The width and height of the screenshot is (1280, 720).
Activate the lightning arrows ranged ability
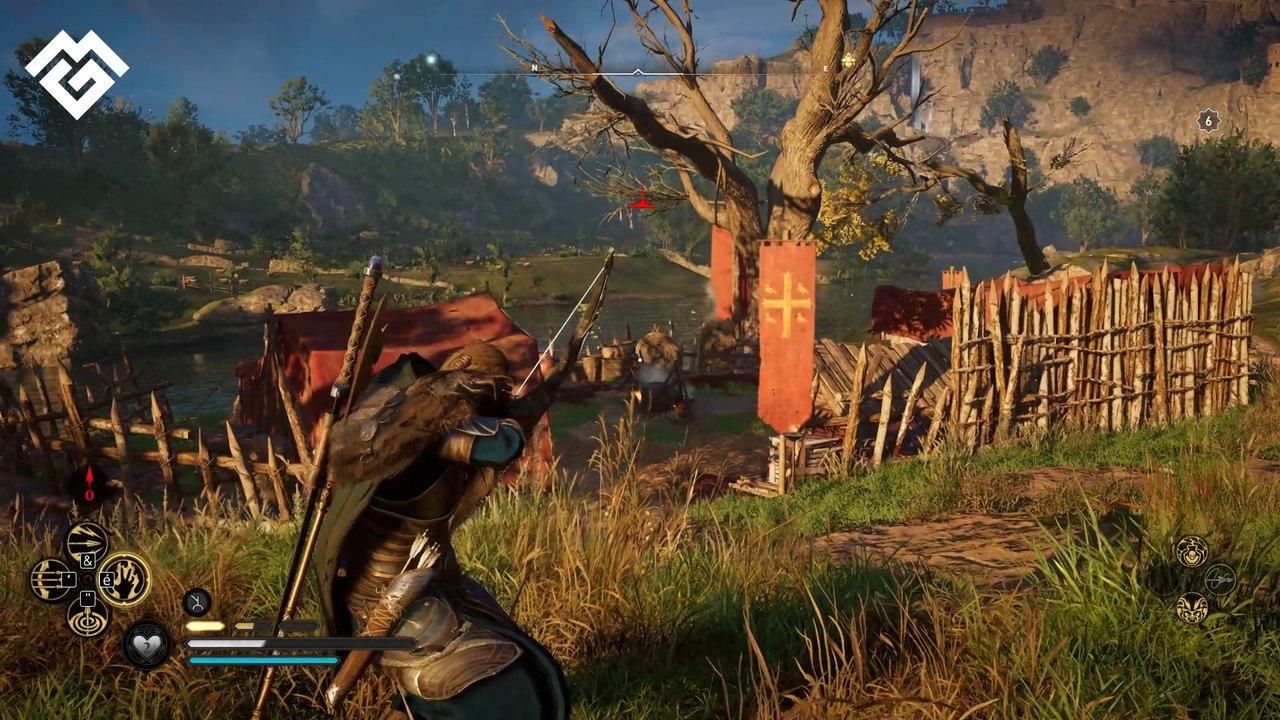[x=88, y=543]
